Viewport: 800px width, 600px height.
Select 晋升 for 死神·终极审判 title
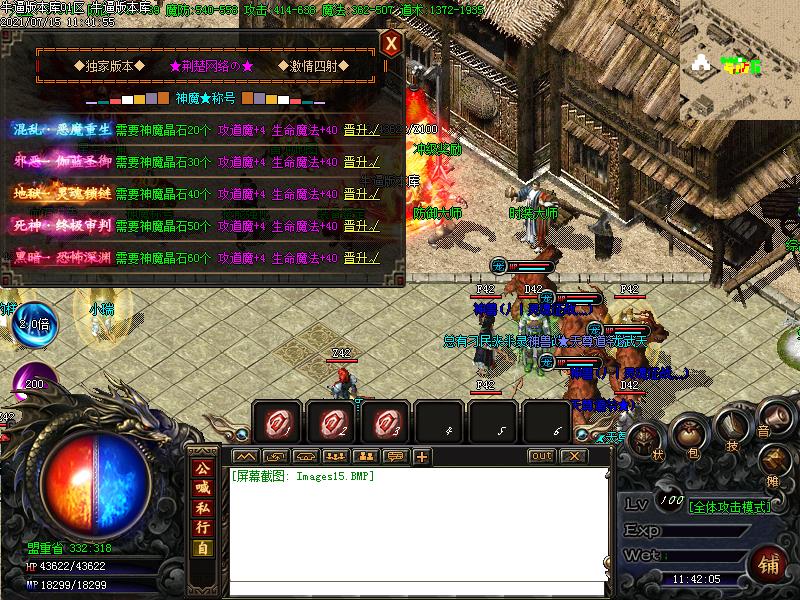pyautogui.click(x=360, y=225)
